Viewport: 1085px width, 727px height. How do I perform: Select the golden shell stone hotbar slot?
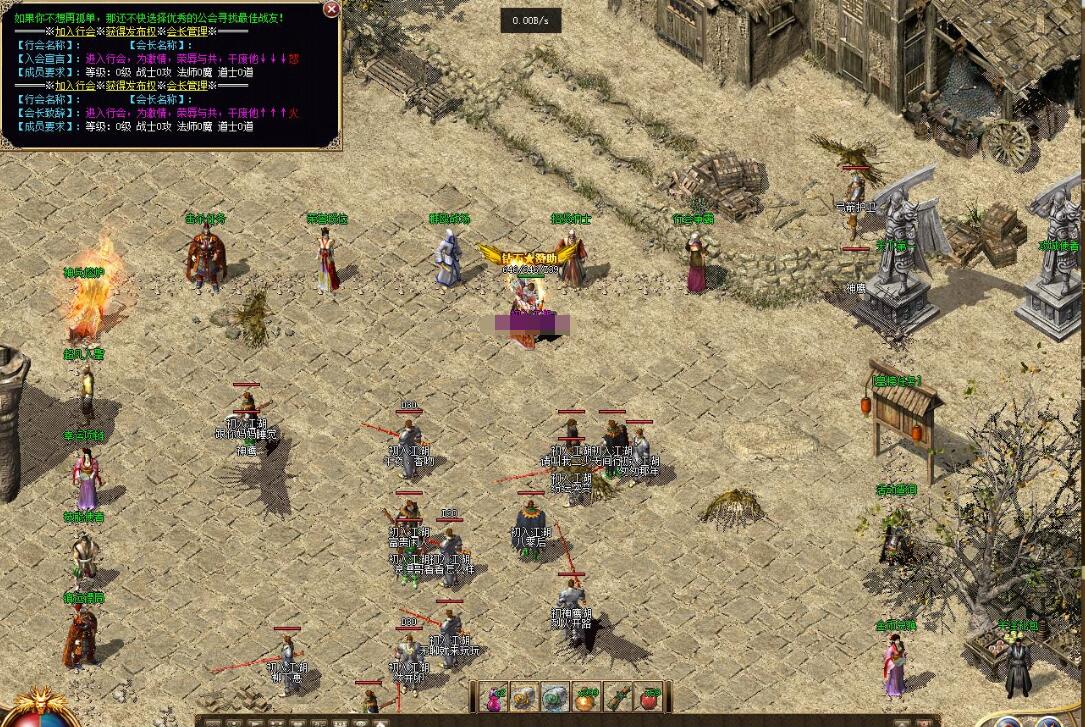click(x=525, y=698)
